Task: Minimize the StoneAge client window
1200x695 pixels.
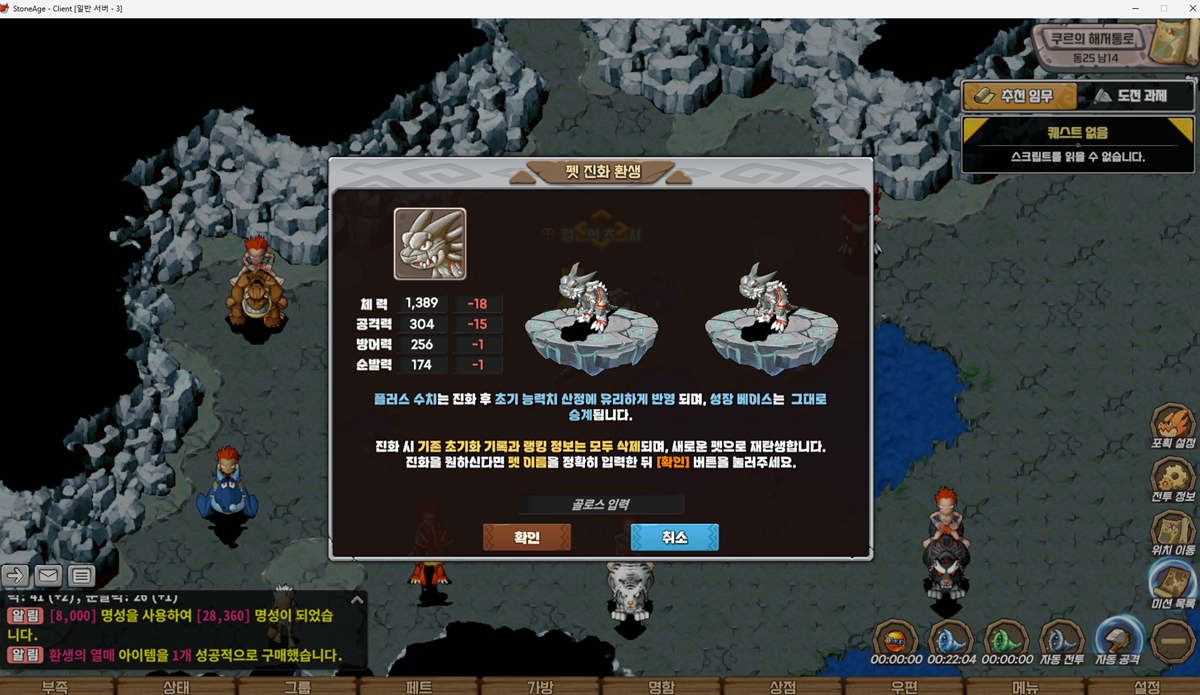Action: coord(1136,8)
